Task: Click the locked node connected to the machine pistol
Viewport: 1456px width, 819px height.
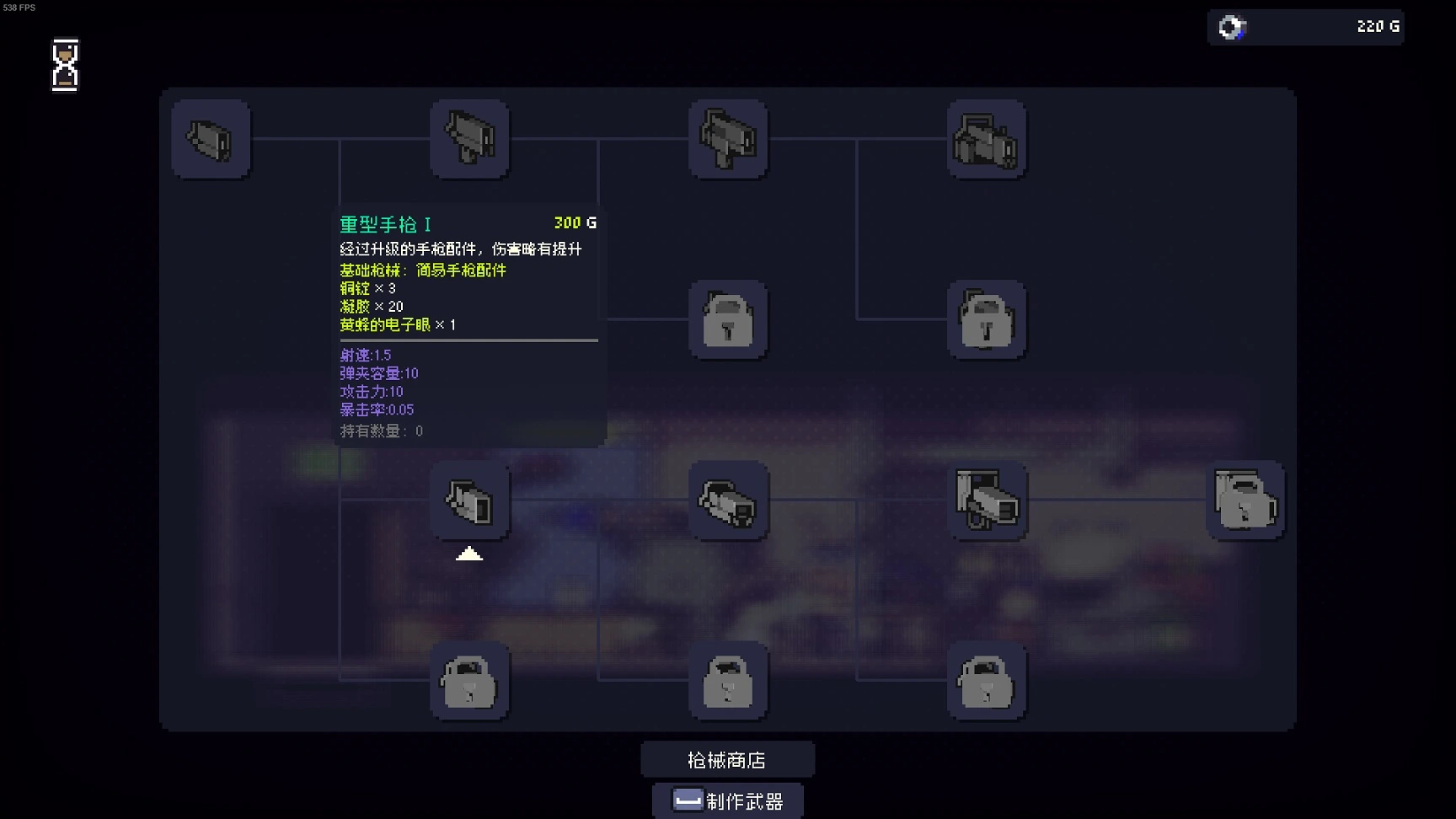Action: pos(728,320)
